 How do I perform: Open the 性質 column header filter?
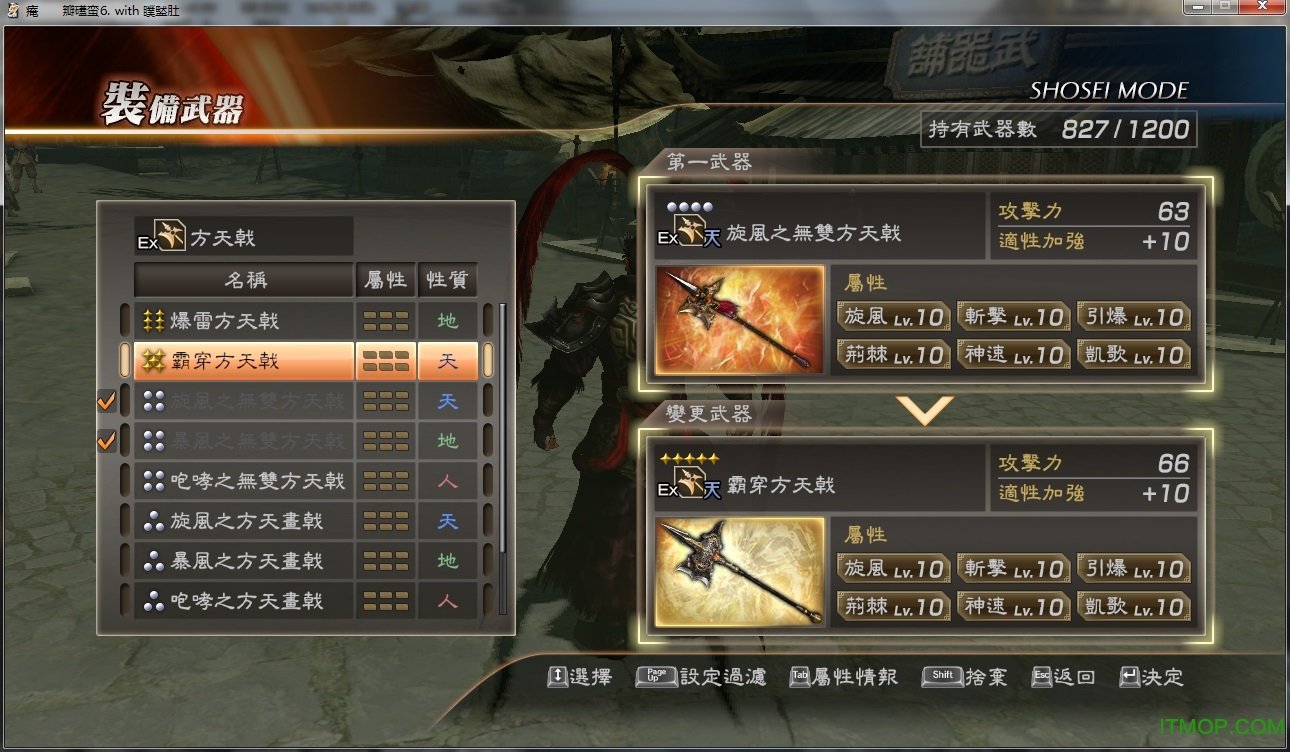(447, 280)
